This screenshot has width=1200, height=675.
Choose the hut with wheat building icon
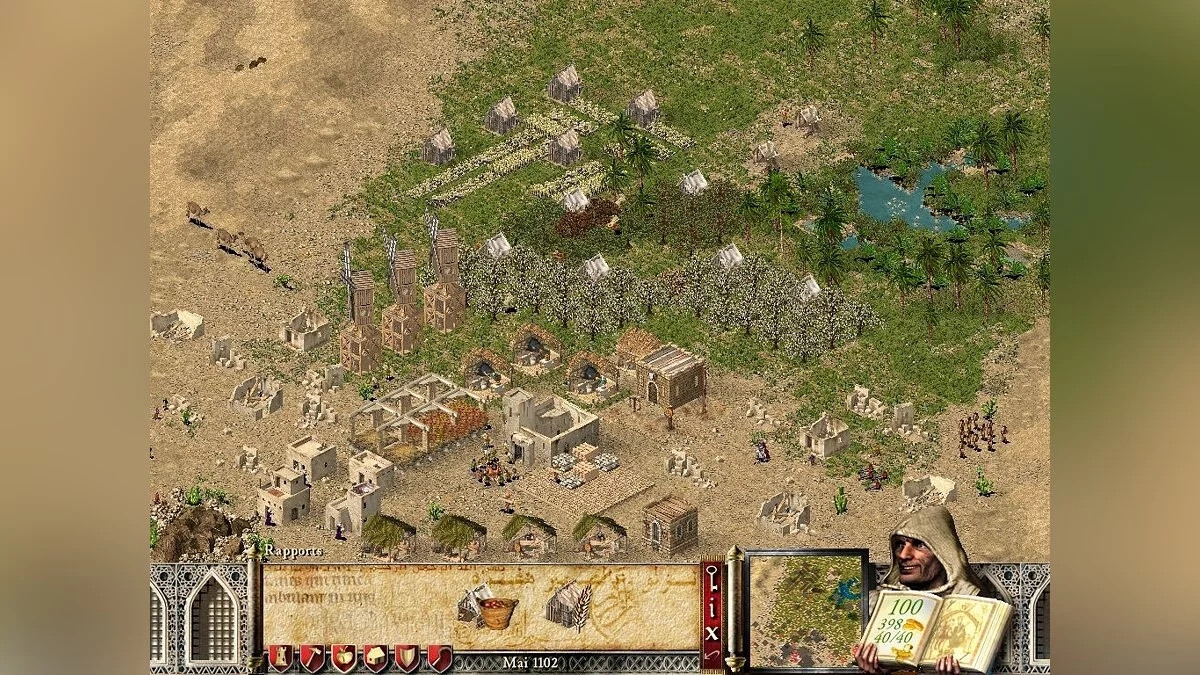[x=567, y=606]
